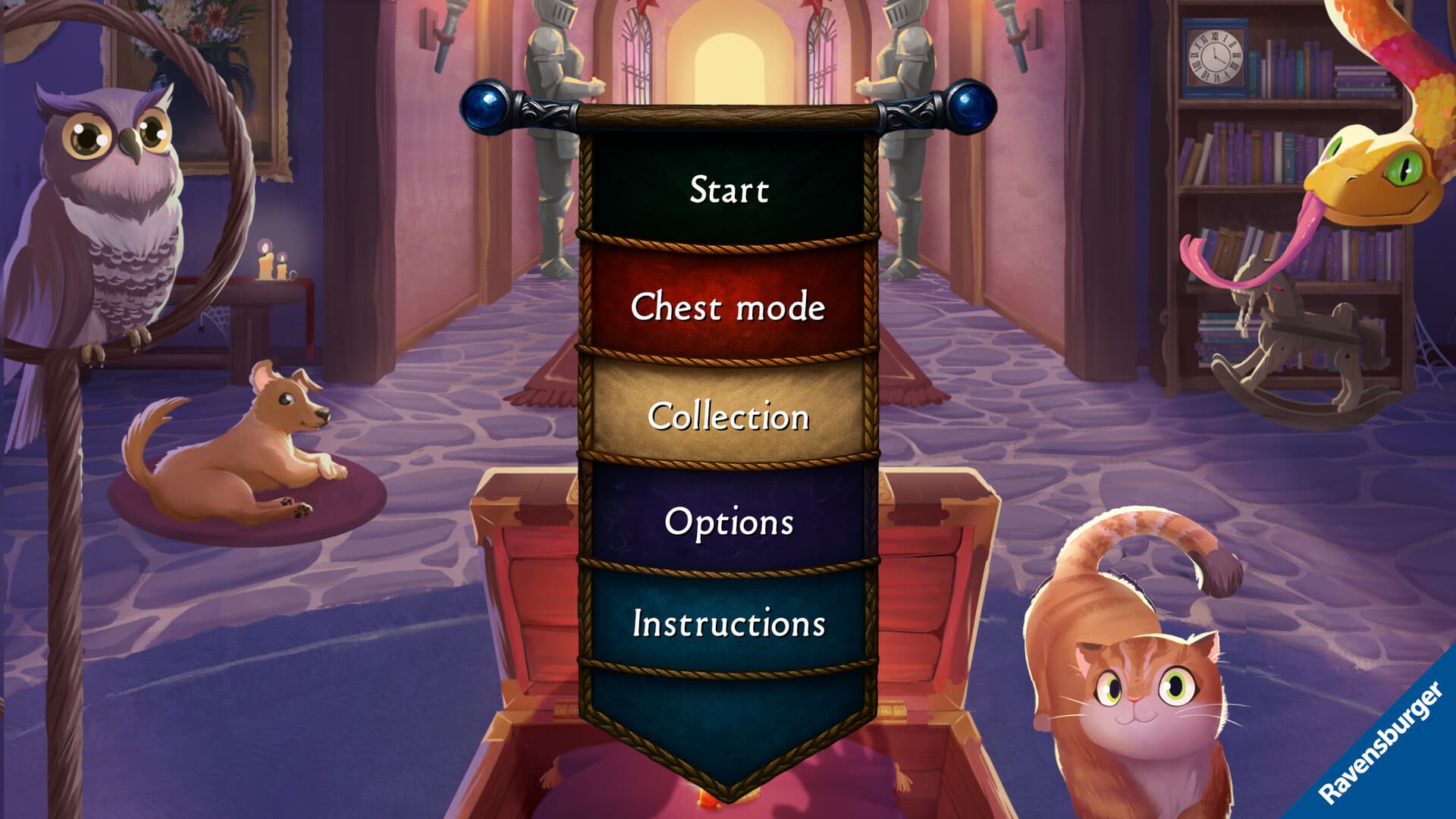Open the Options menu

coord(726,520)
